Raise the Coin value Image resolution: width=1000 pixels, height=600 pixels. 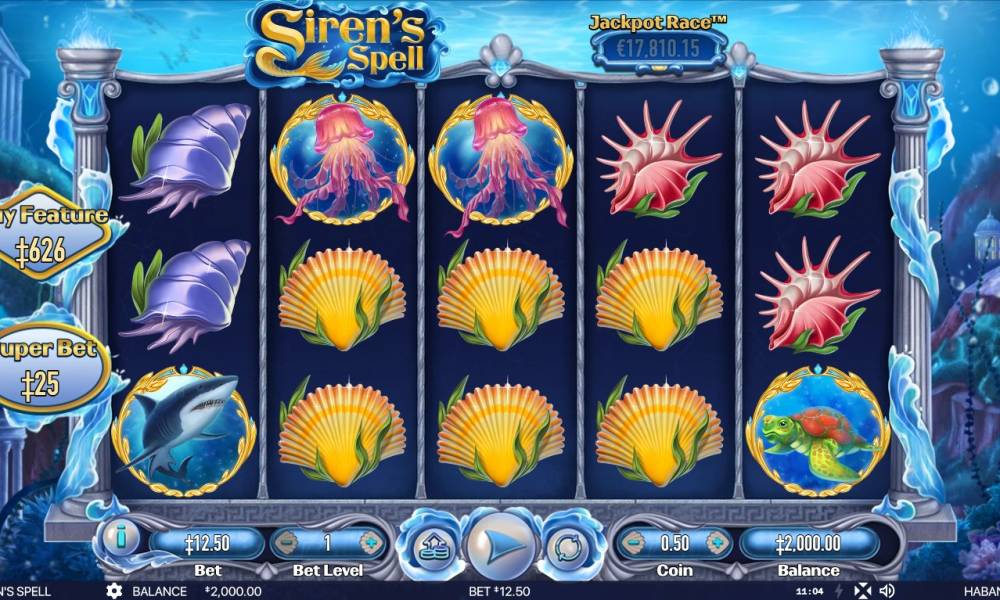tap(717, 544)
